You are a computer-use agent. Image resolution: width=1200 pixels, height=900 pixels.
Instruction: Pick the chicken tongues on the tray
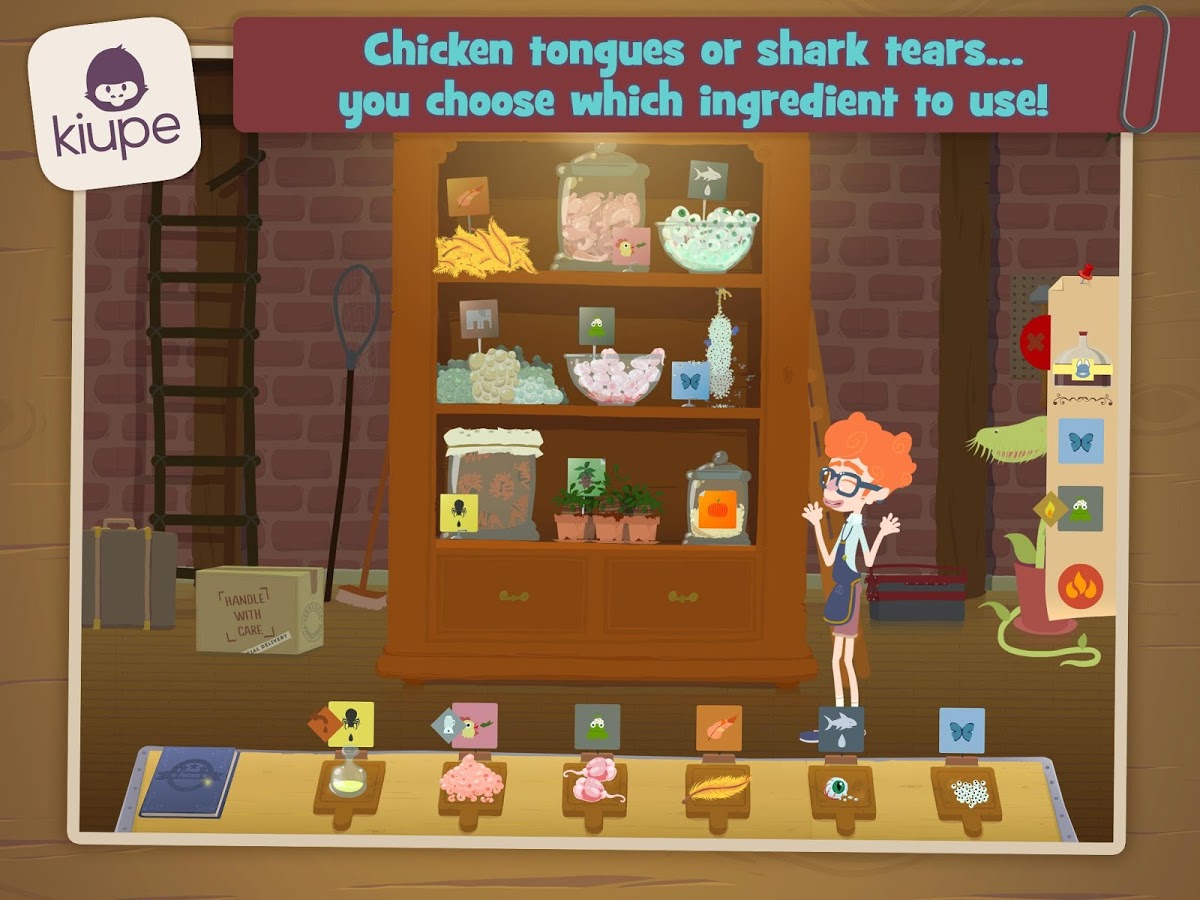click(471, 781)
